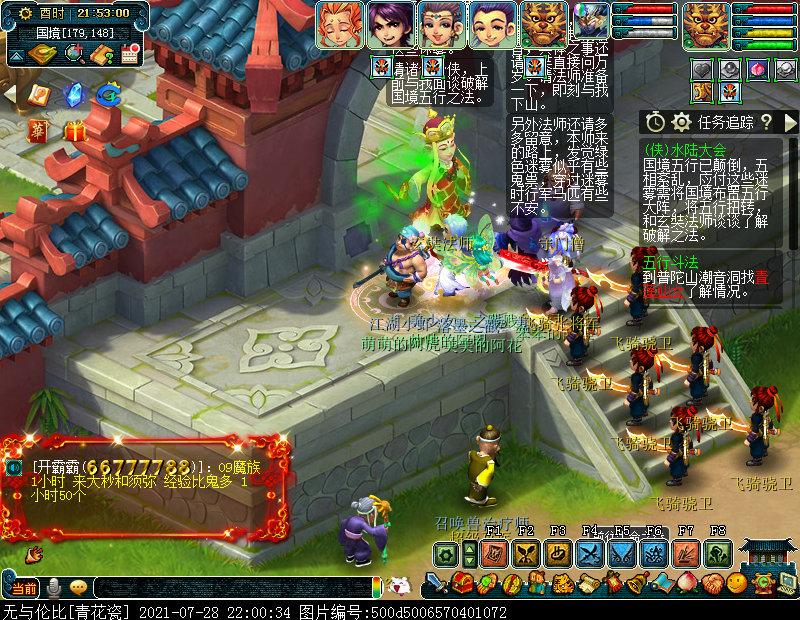Activate the F1 skill slot

click(494, 554)
